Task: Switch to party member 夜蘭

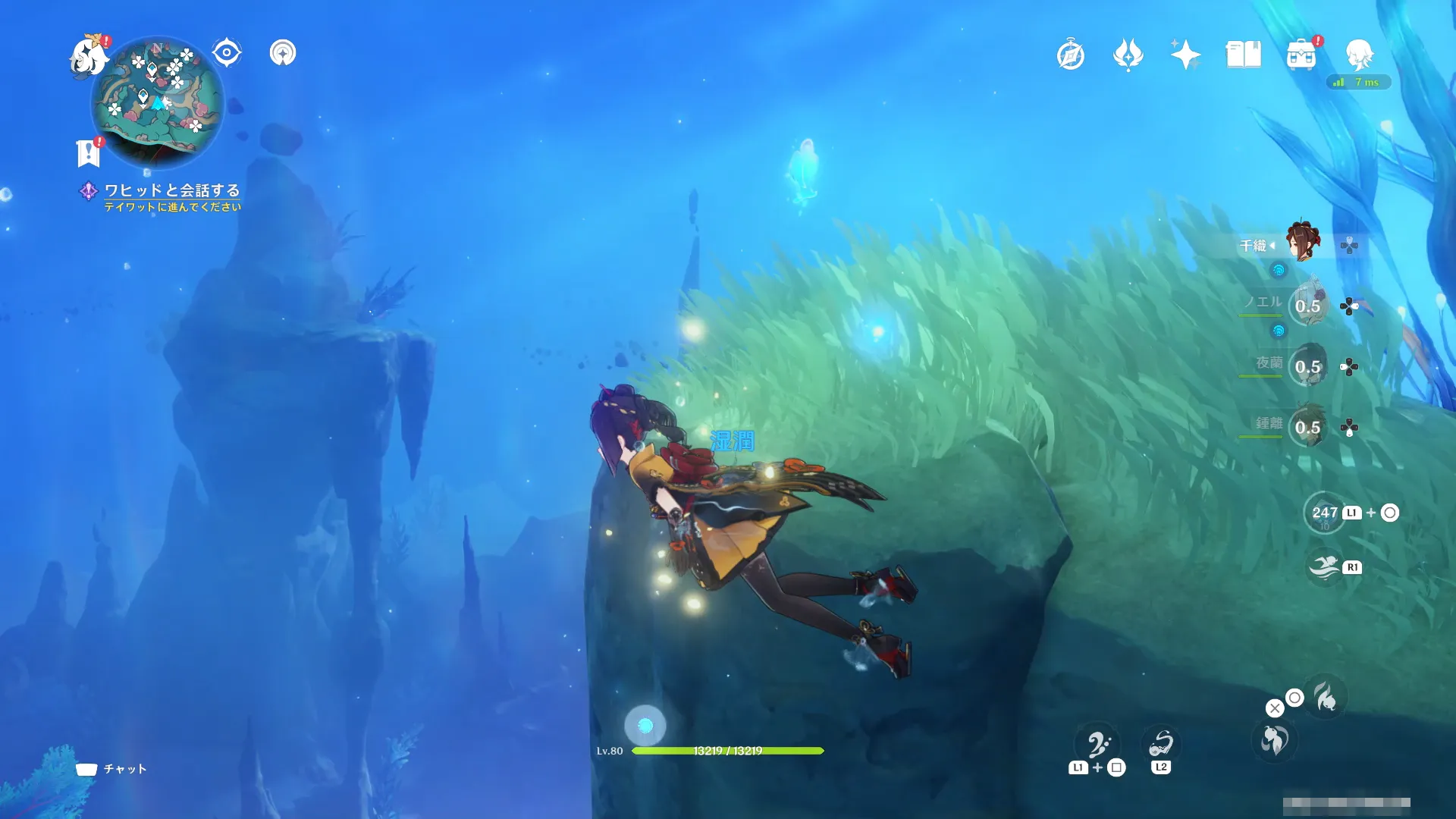Action: coord(1307,366)
